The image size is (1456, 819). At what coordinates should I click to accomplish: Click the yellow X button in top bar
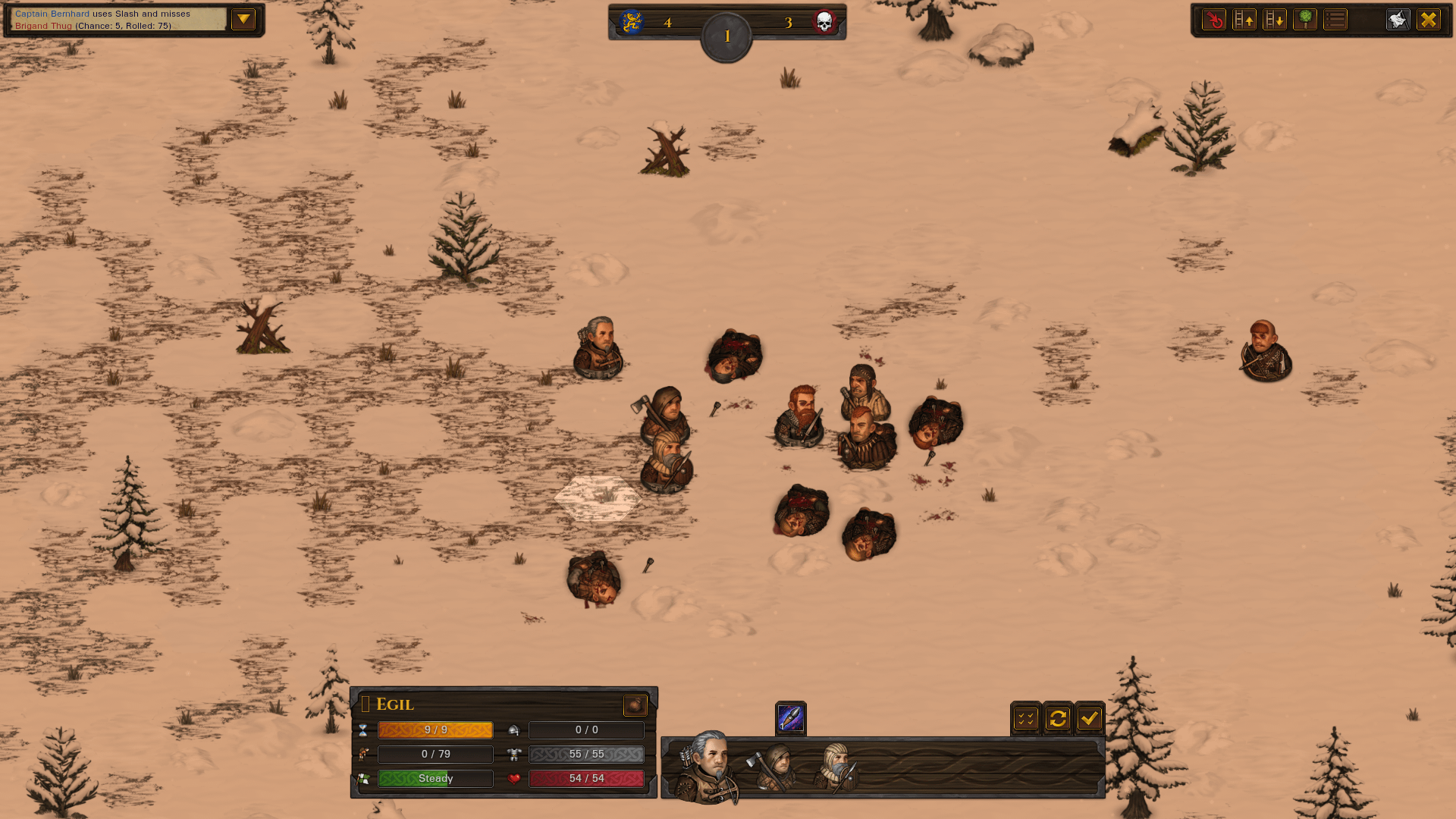(x=1429, y=20)
